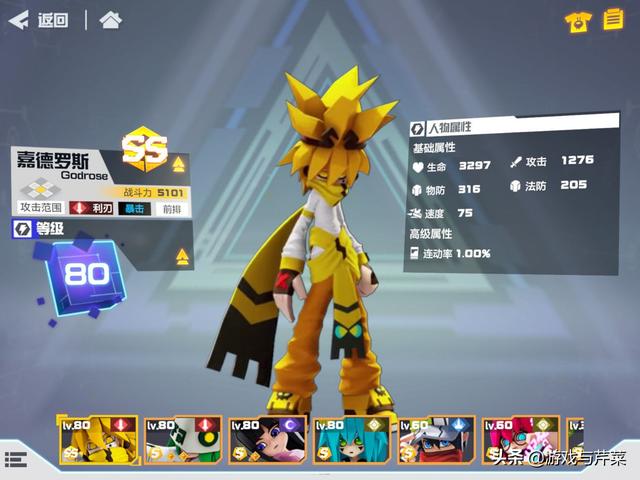Image resolution: width=640 pixels, height=480 pixels.
Task: Select the pink-haired level 60 portrait
Action: 519,441
